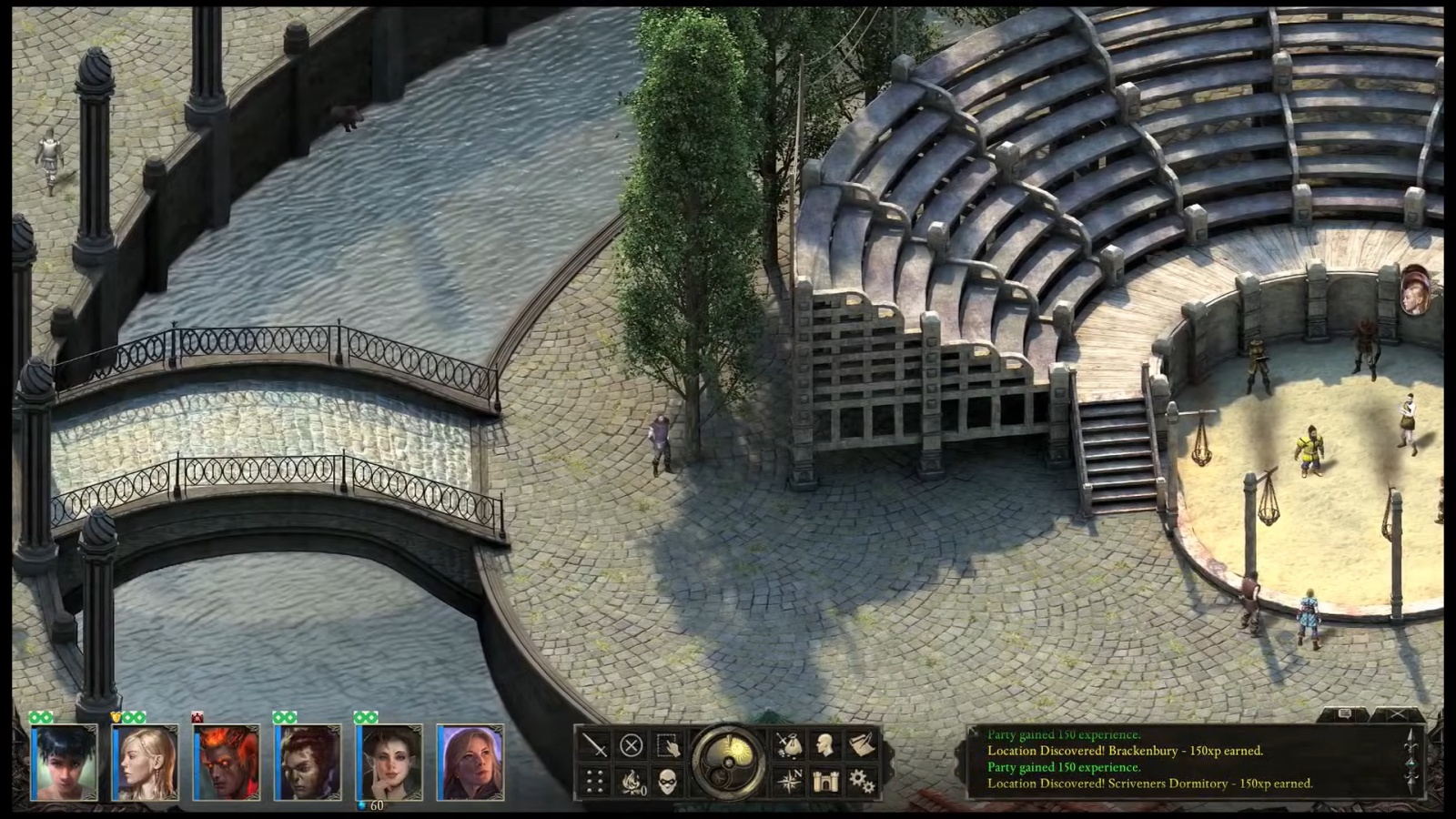The width and height of the screenshot is (1456, 819).
Task: Toggle stealth mode with the masked face
Action: (x=668, y=781)
